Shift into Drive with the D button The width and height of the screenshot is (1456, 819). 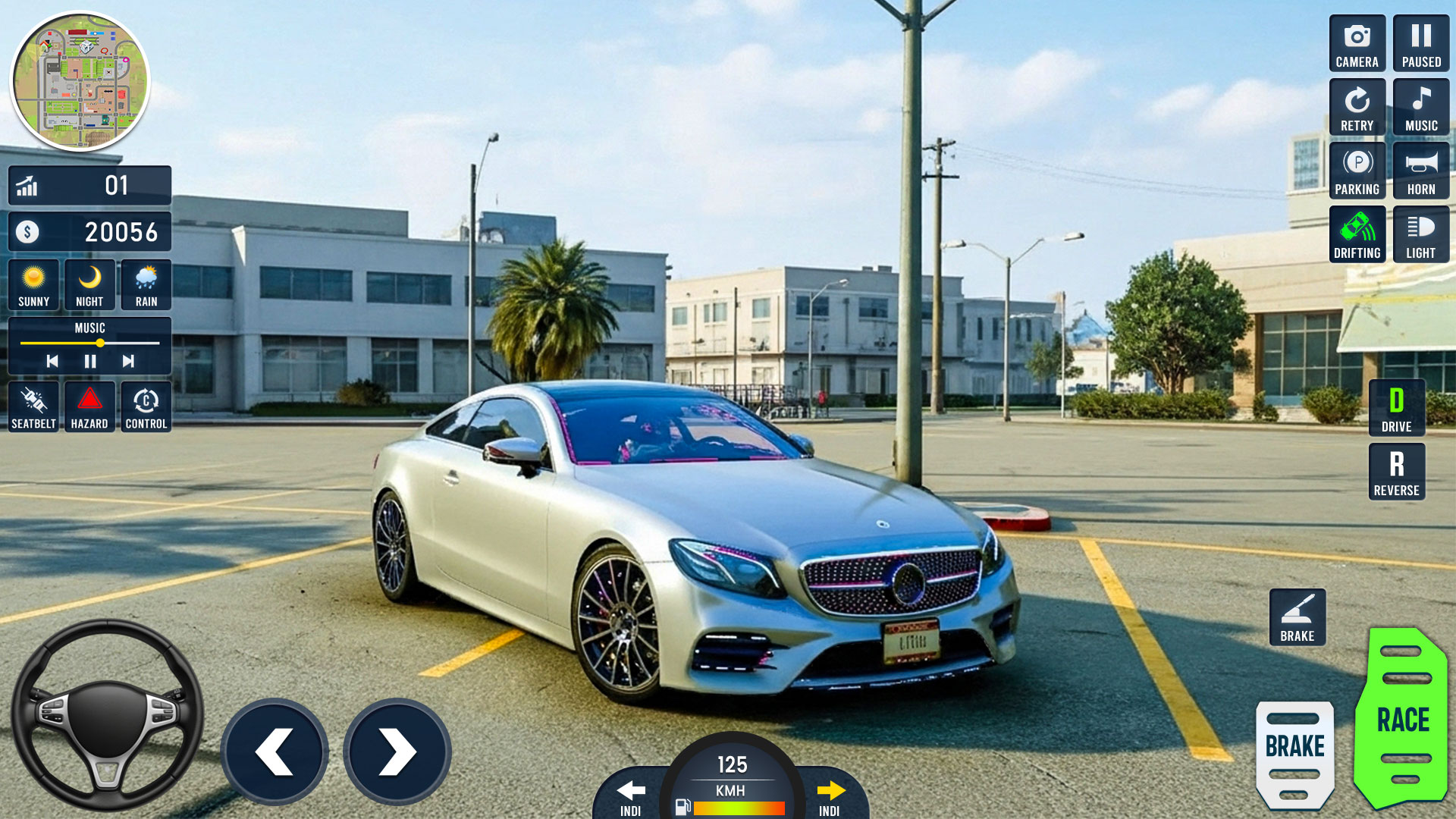click(x=1396, y=407)
